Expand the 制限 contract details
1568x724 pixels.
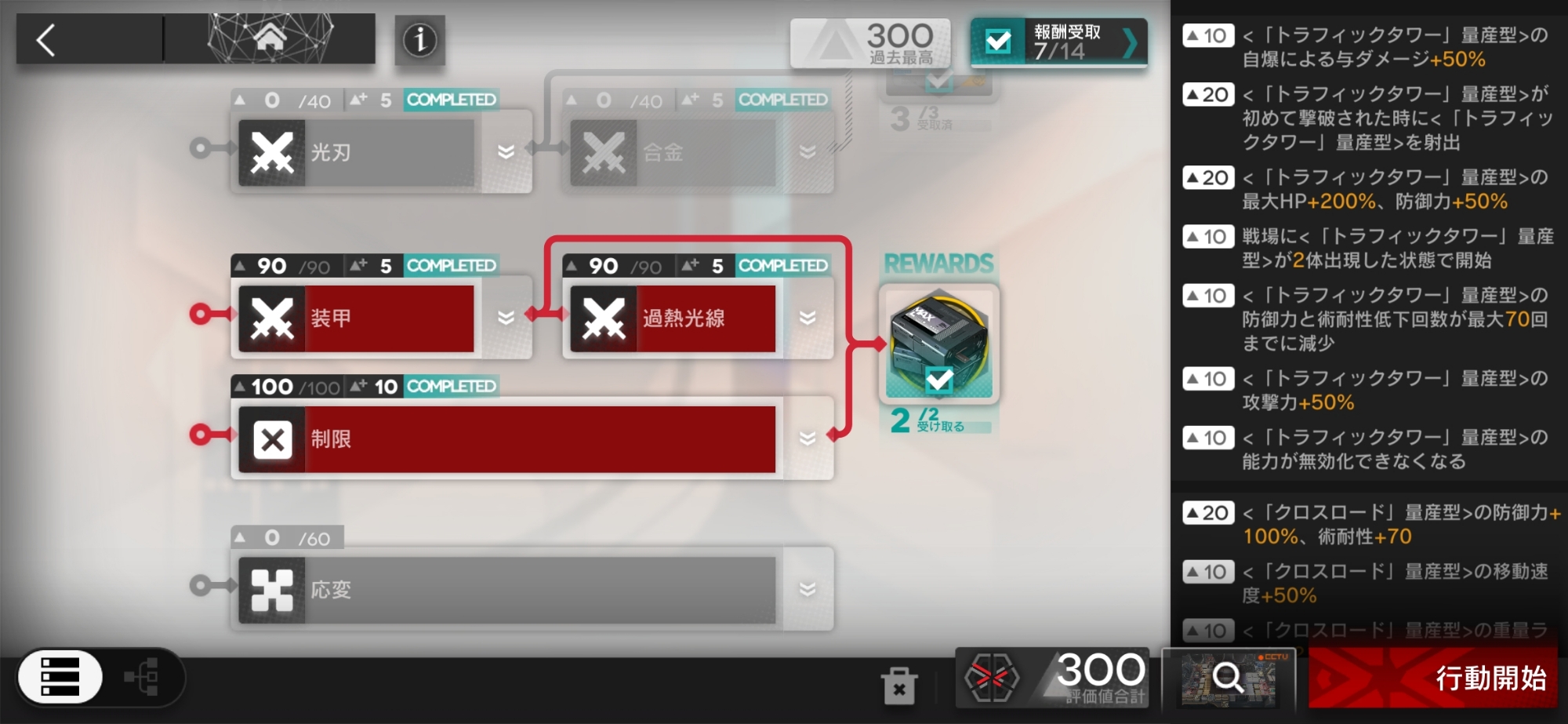pyautogui.click(x=808, y=439)
